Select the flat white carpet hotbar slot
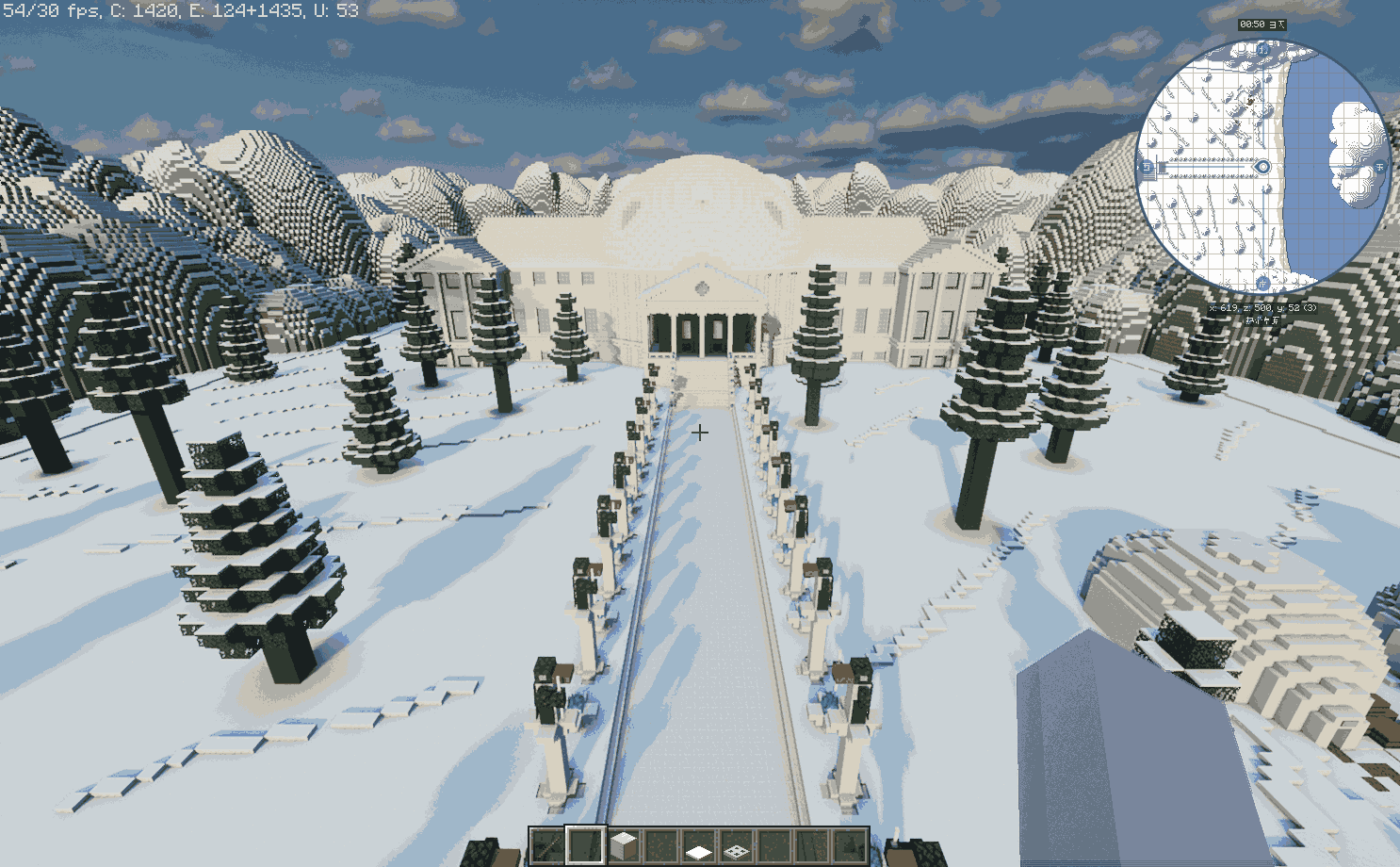The height and width of the screenshot is (867, 1400). coord(698,846)
